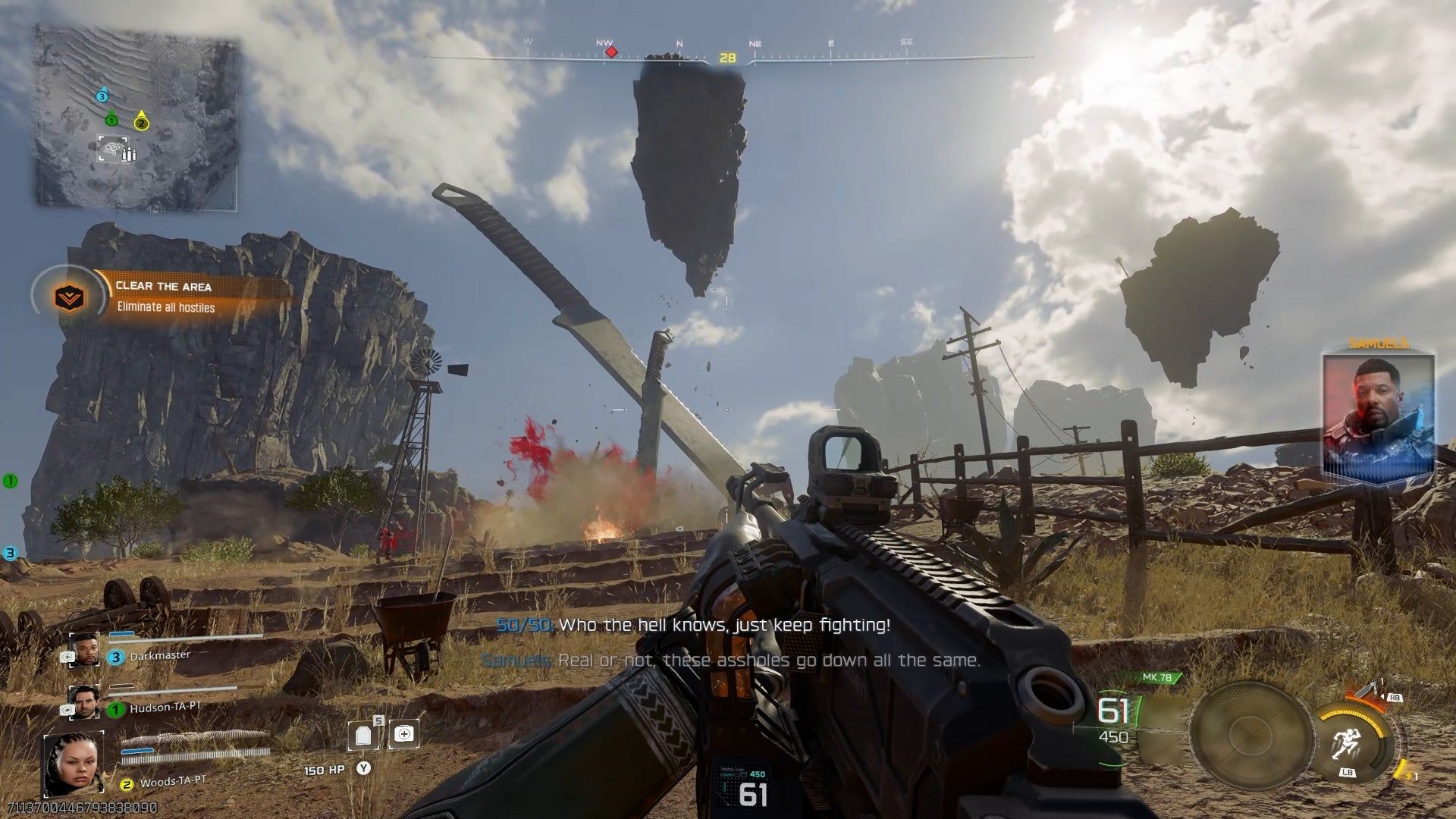Click the orange objective chevron badge

(x=71, y=297)
